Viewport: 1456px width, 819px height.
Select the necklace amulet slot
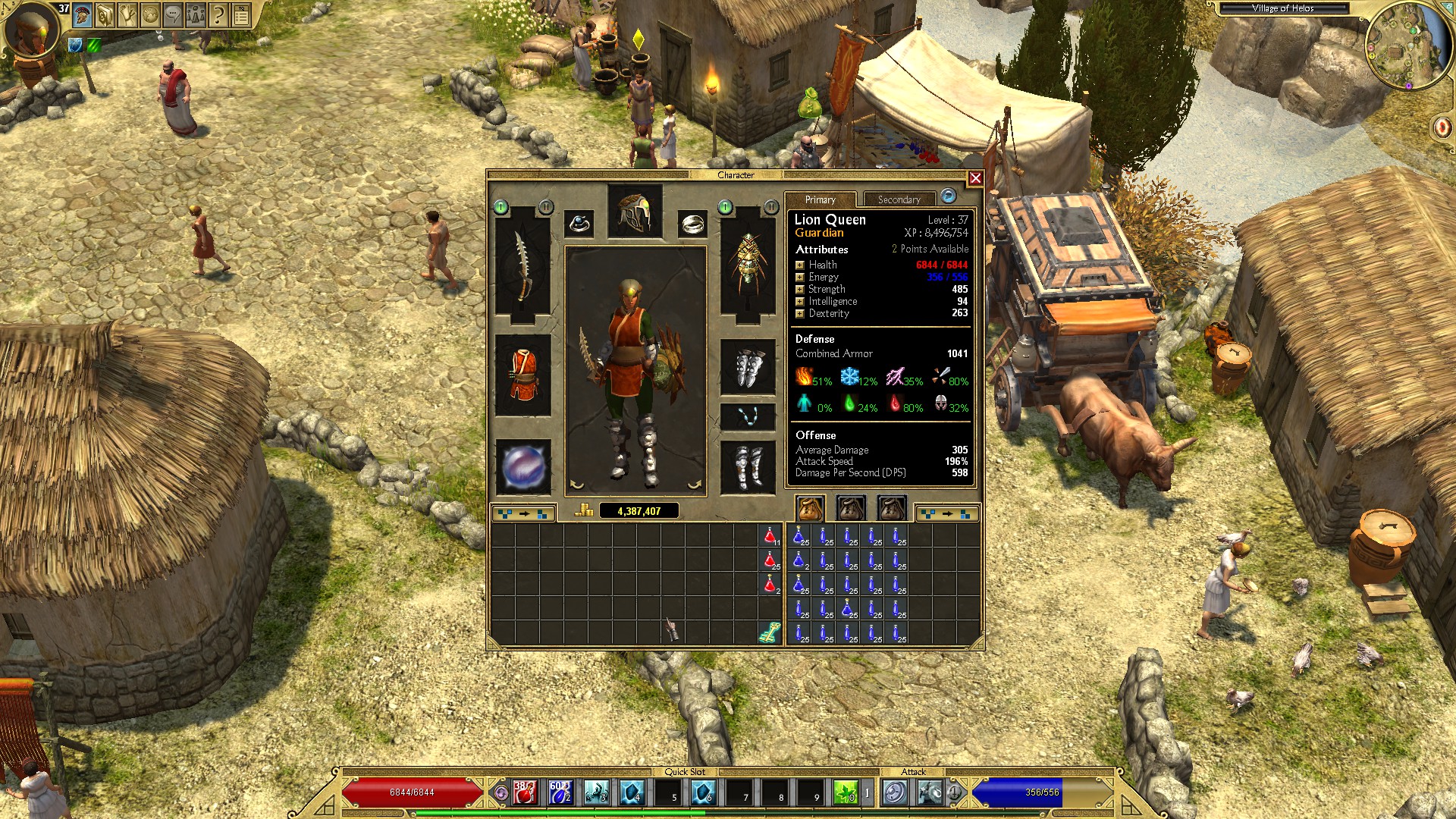tap(748, 416)
